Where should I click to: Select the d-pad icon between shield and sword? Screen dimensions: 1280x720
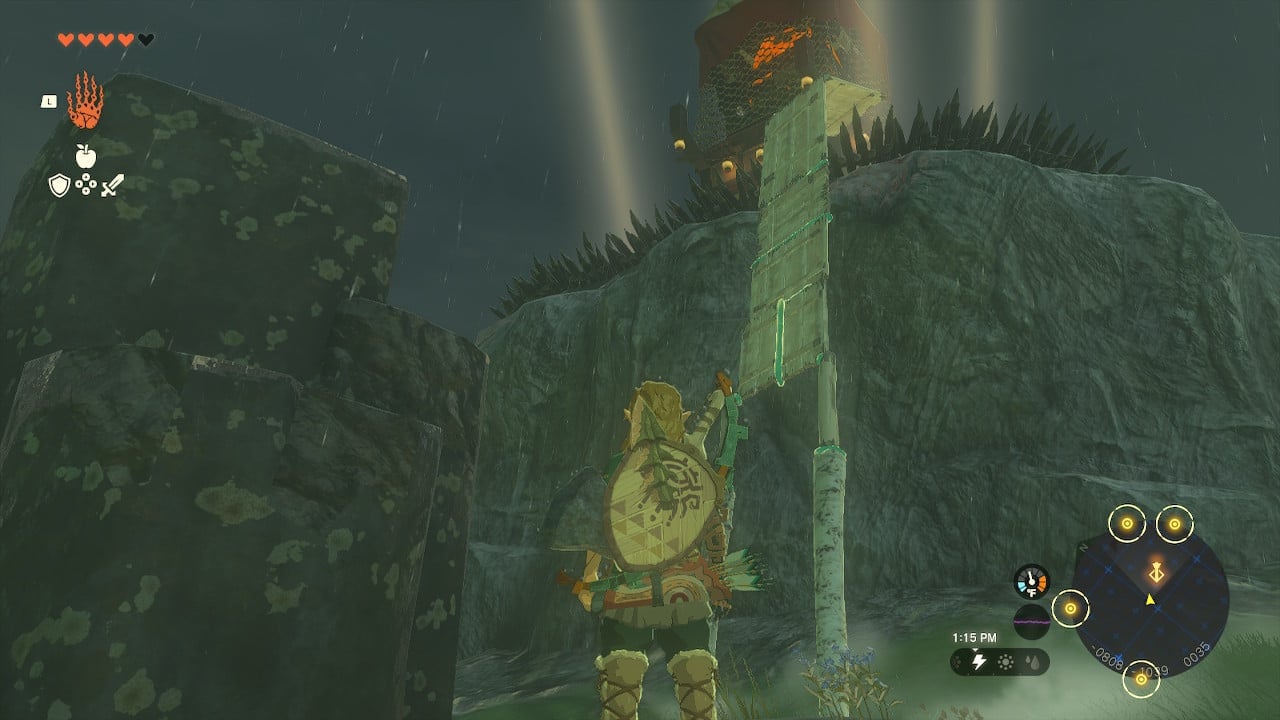coord(85,184)
